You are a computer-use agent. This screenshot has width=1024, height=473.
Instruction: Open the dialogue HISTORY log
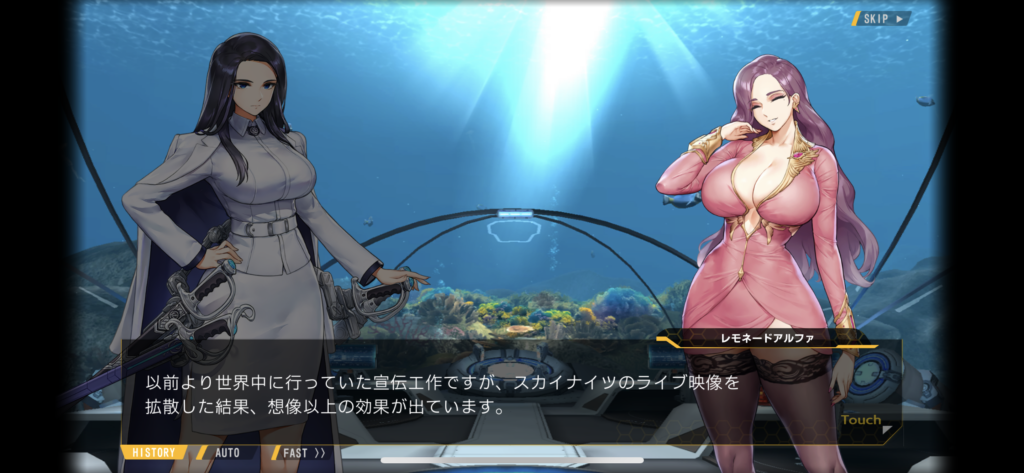coord(153,452)
